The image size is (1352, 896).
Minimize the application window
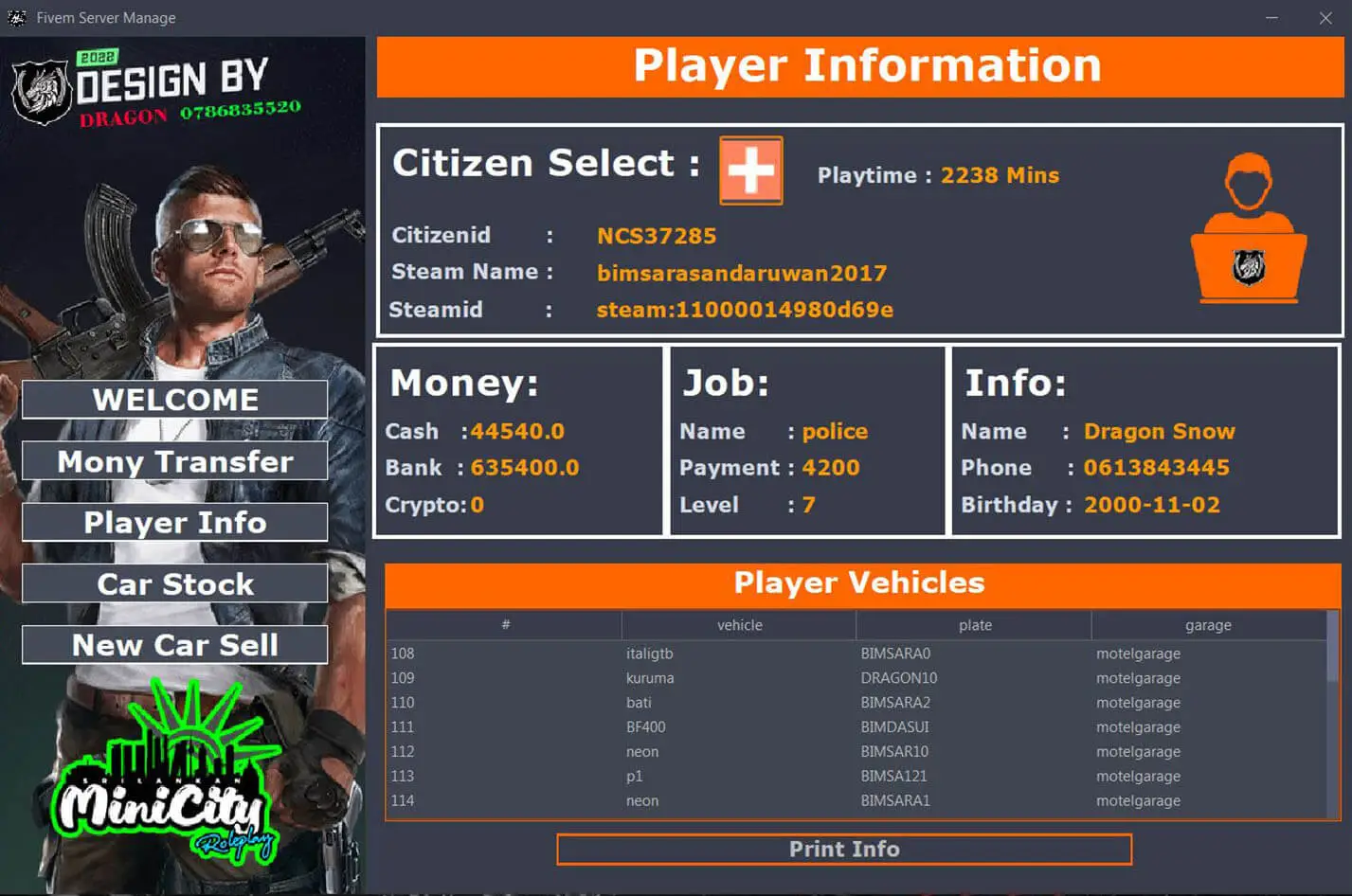coord(1271,18)
